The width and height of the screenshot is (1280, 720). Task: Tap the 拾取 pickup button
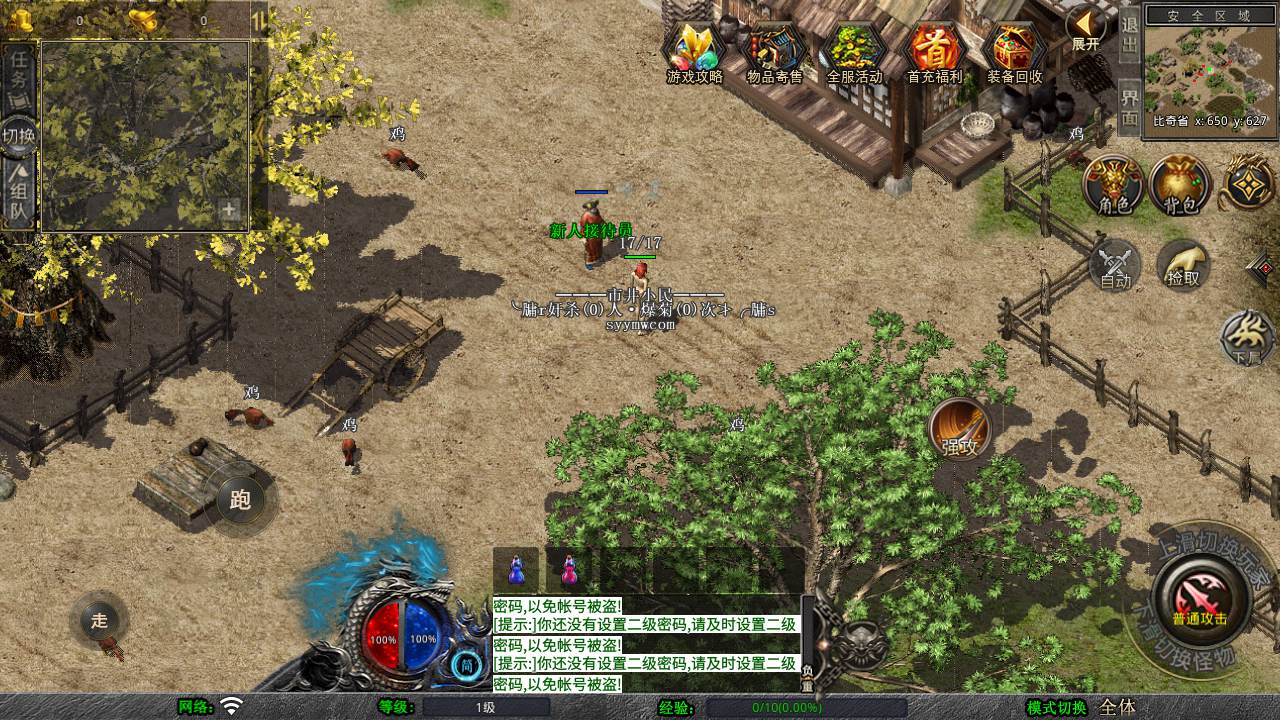[x=1183, y=265]
